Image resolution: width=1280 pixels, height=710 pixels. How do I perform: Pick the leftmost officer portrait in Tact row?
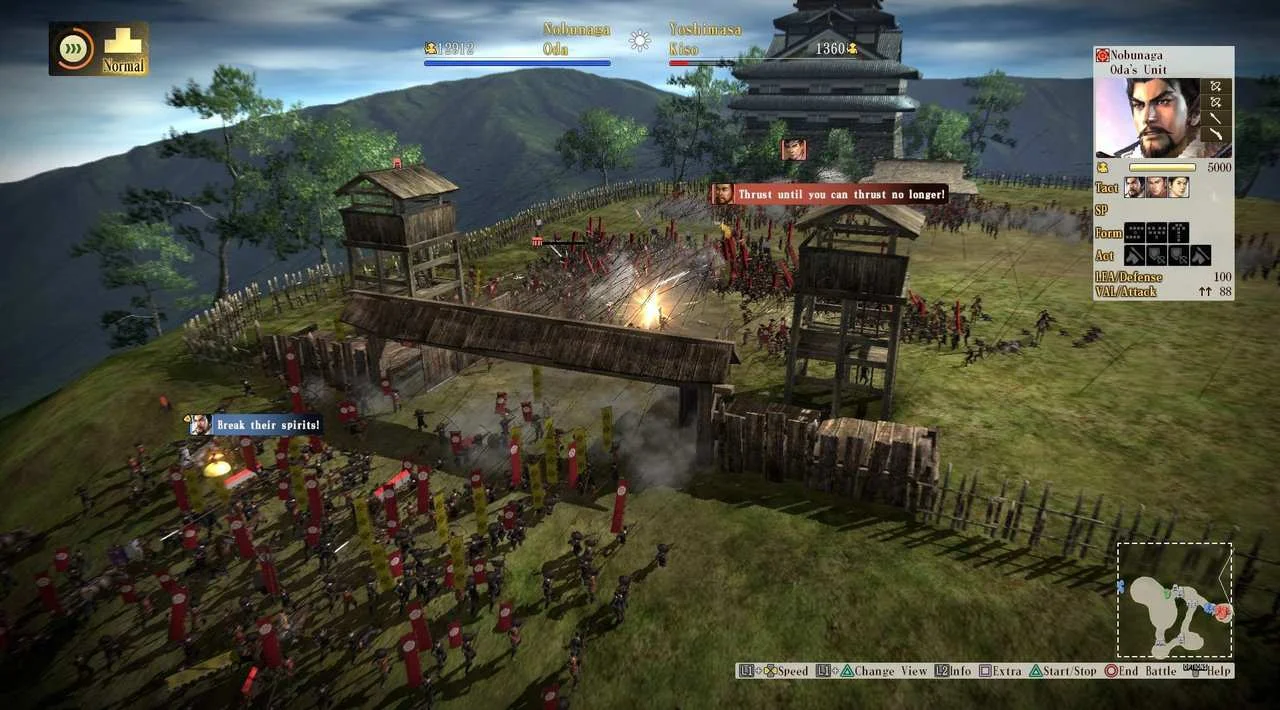[x=1134, y=187]
